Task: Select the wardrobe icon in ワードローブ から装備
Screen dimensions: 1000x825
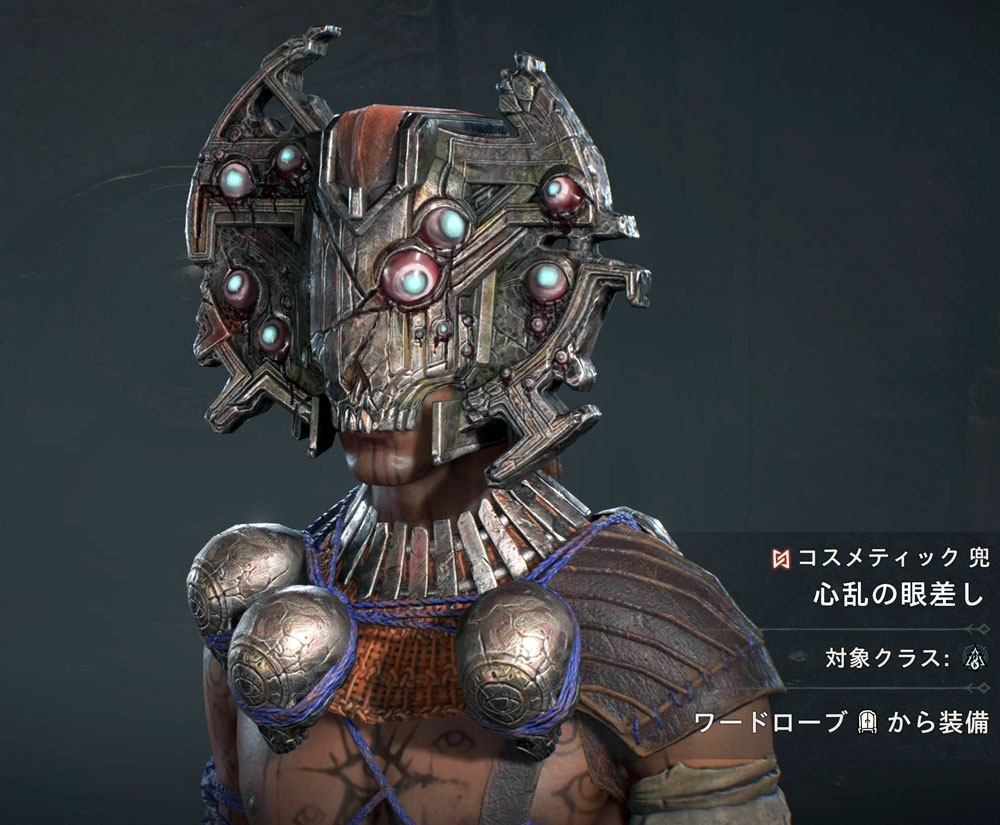Action: click(x=868, y=724)
